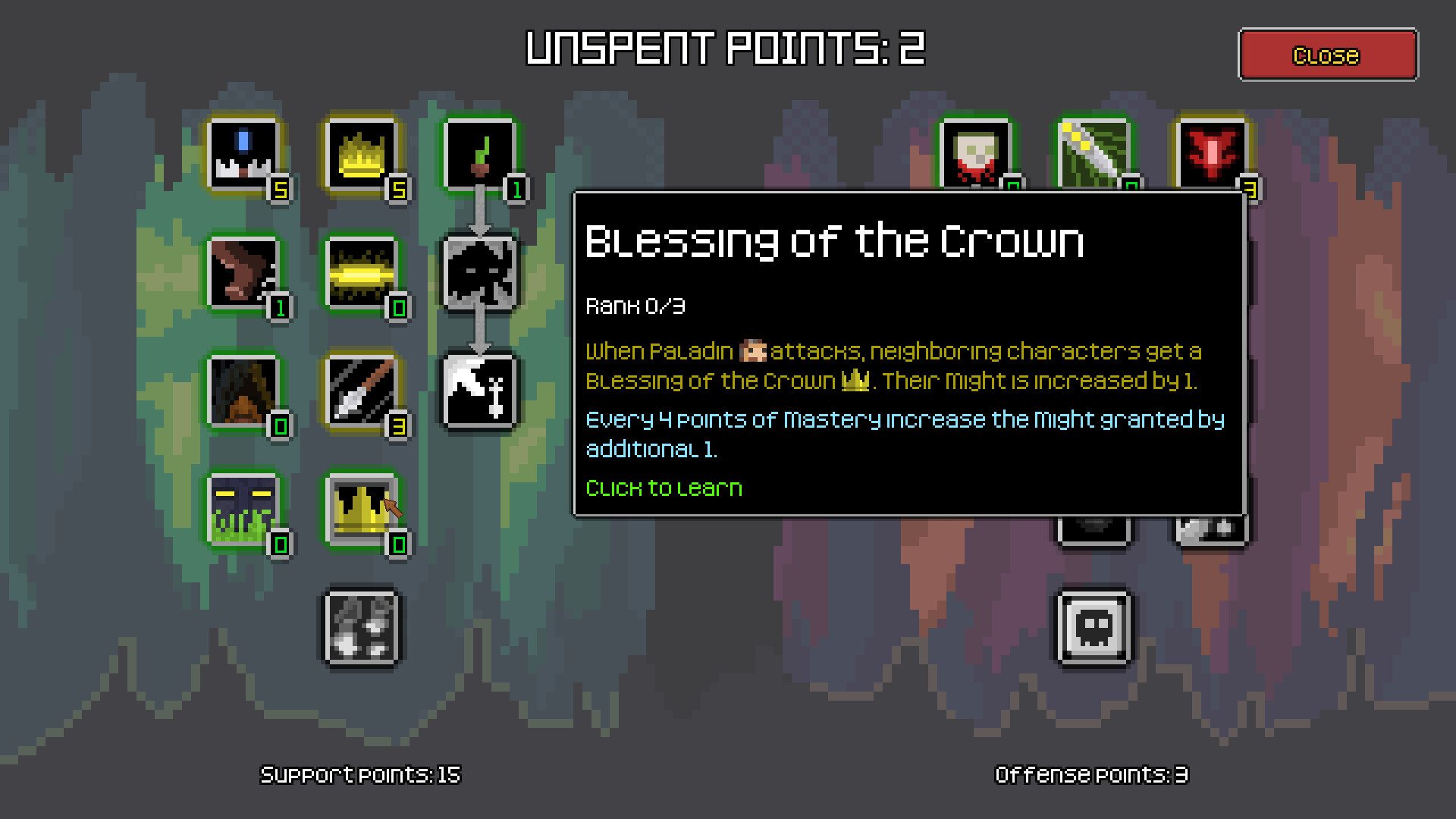Select the seedling skill at rank 1
The image size is (1456, 819).
pos(480,154)
